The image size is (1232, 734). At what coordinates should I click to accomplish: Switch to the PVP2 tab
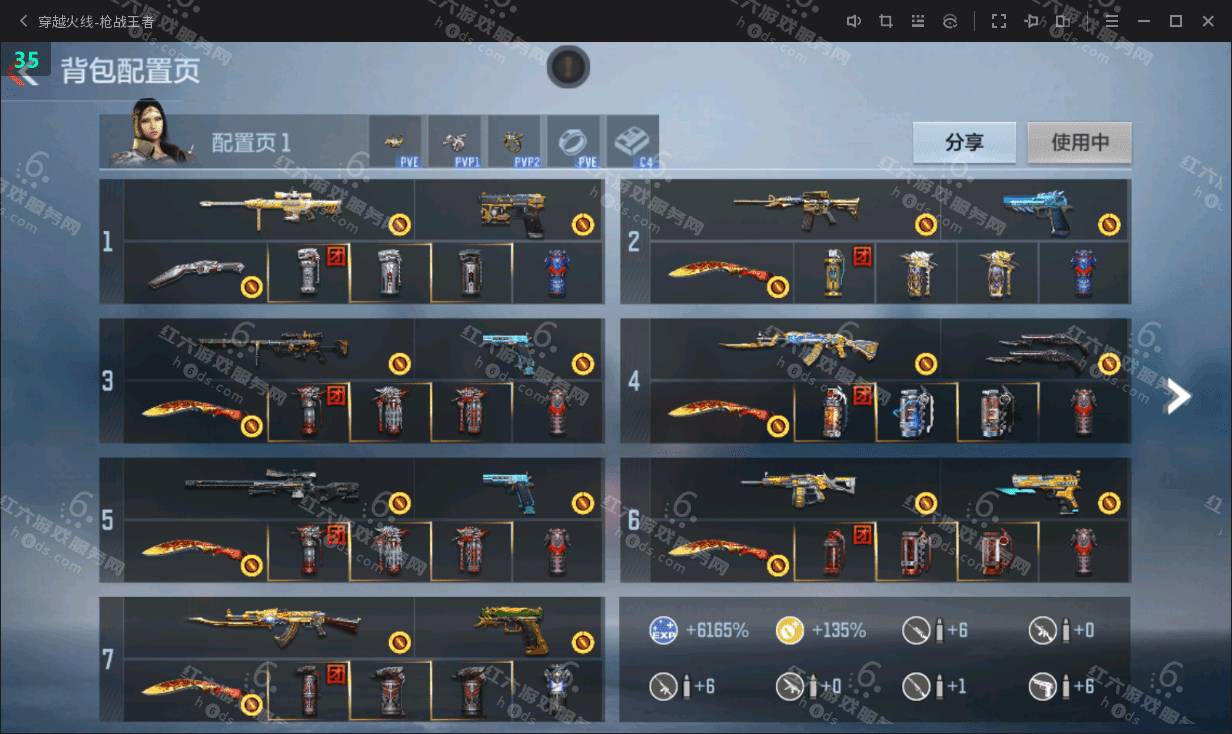(x=515, y=142)
